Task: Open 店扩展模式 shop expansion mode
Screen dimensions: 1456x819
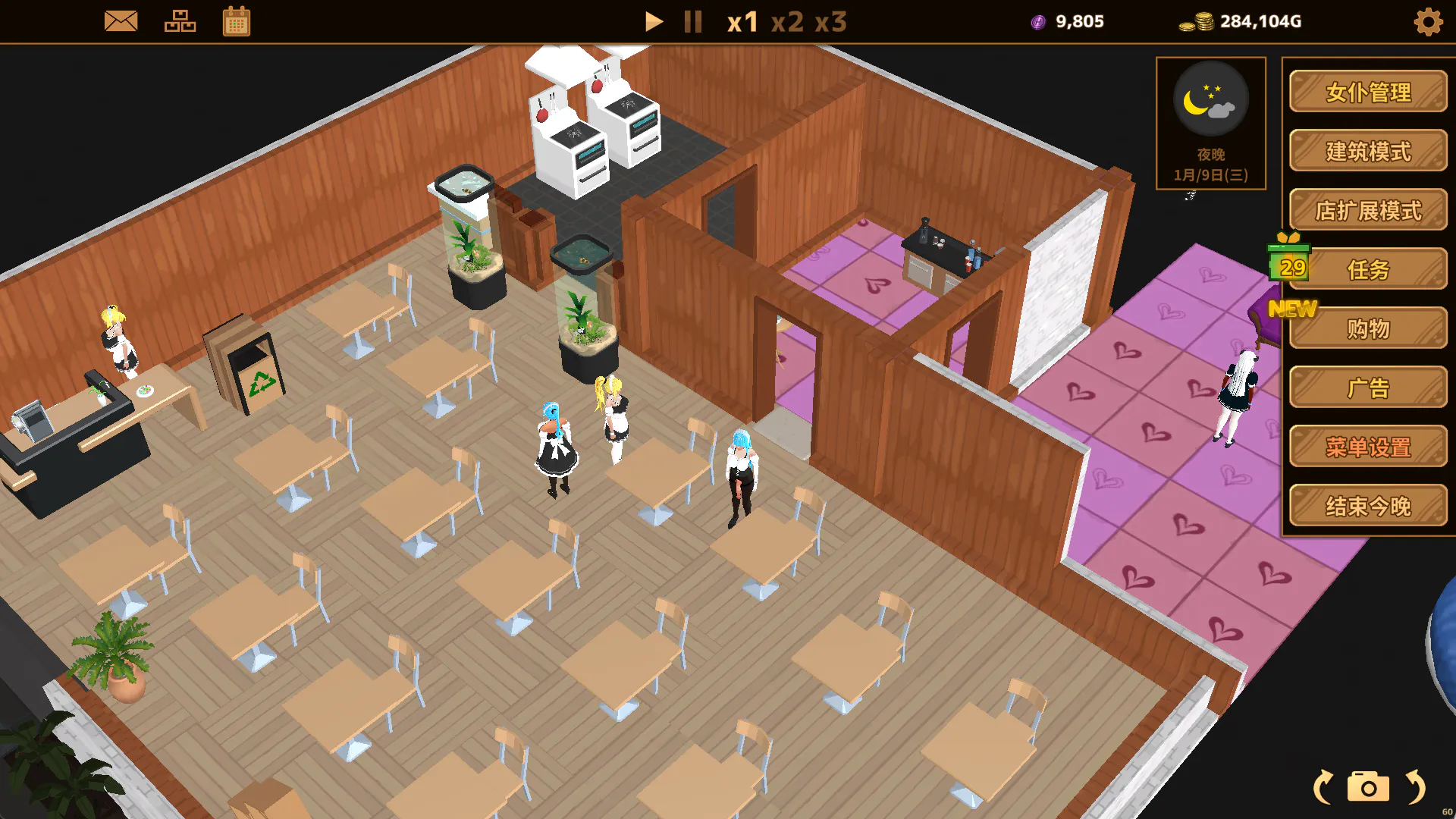Action: tap(1368, 210)
